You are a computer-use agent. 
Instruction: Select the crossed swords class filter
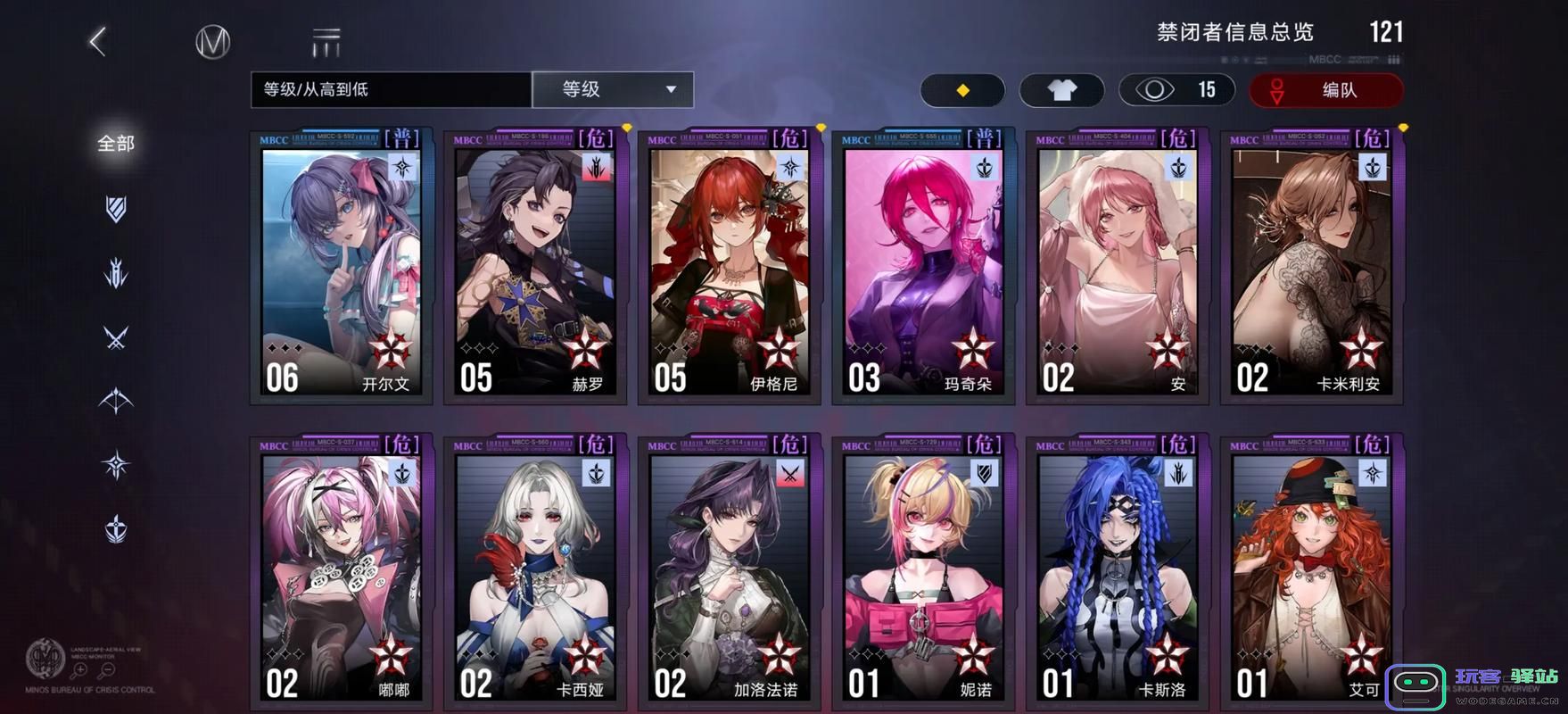114,337
